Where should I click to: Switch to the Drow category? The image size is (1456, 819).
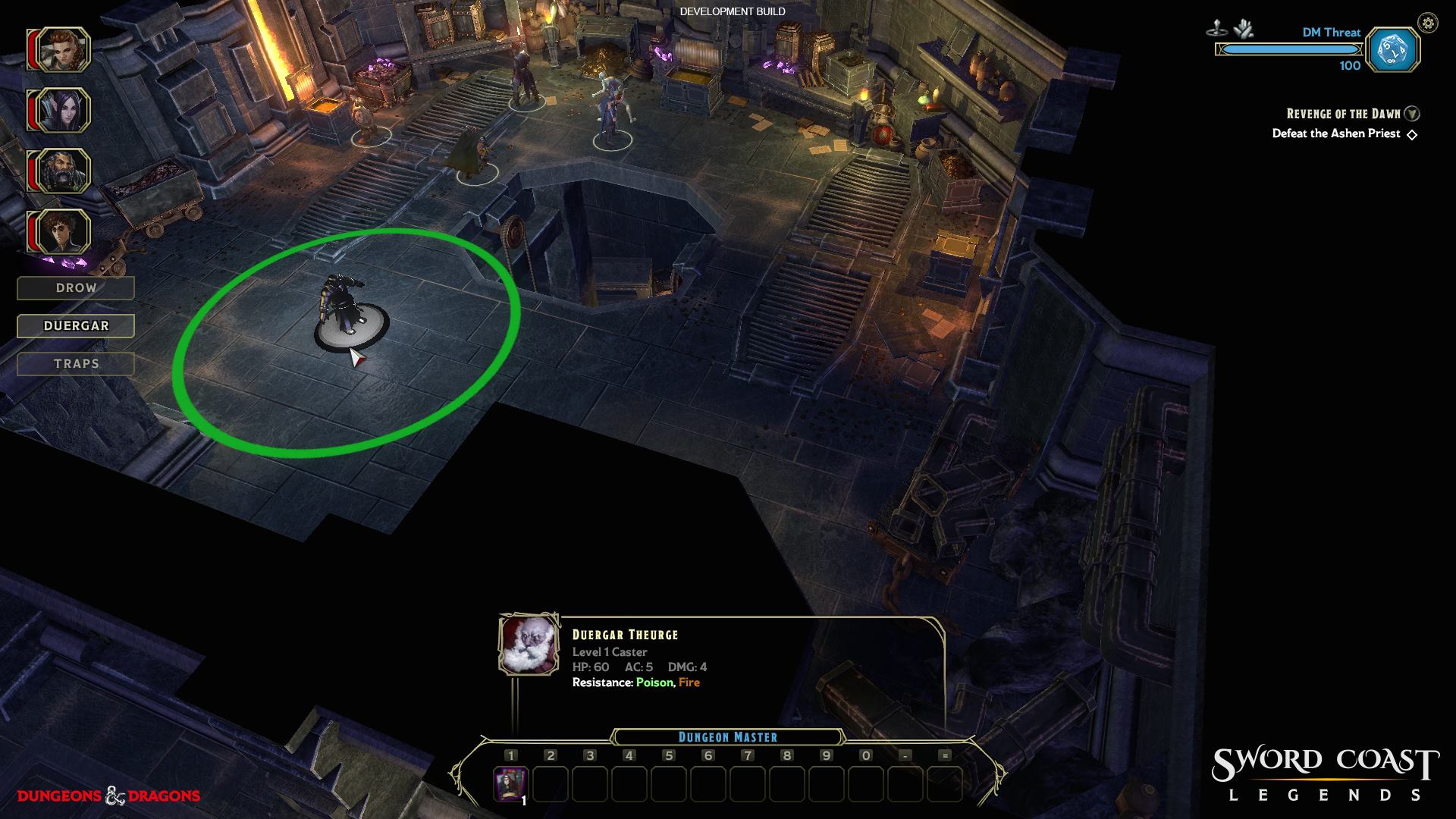tap(76, 288)
